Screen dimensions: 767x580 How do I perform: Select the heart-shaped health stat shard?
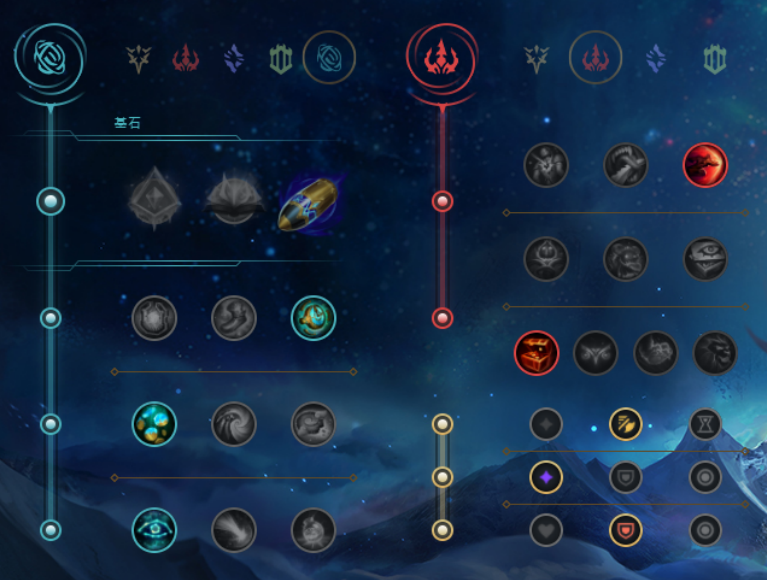pyautogui.click(x=546, y=530)
